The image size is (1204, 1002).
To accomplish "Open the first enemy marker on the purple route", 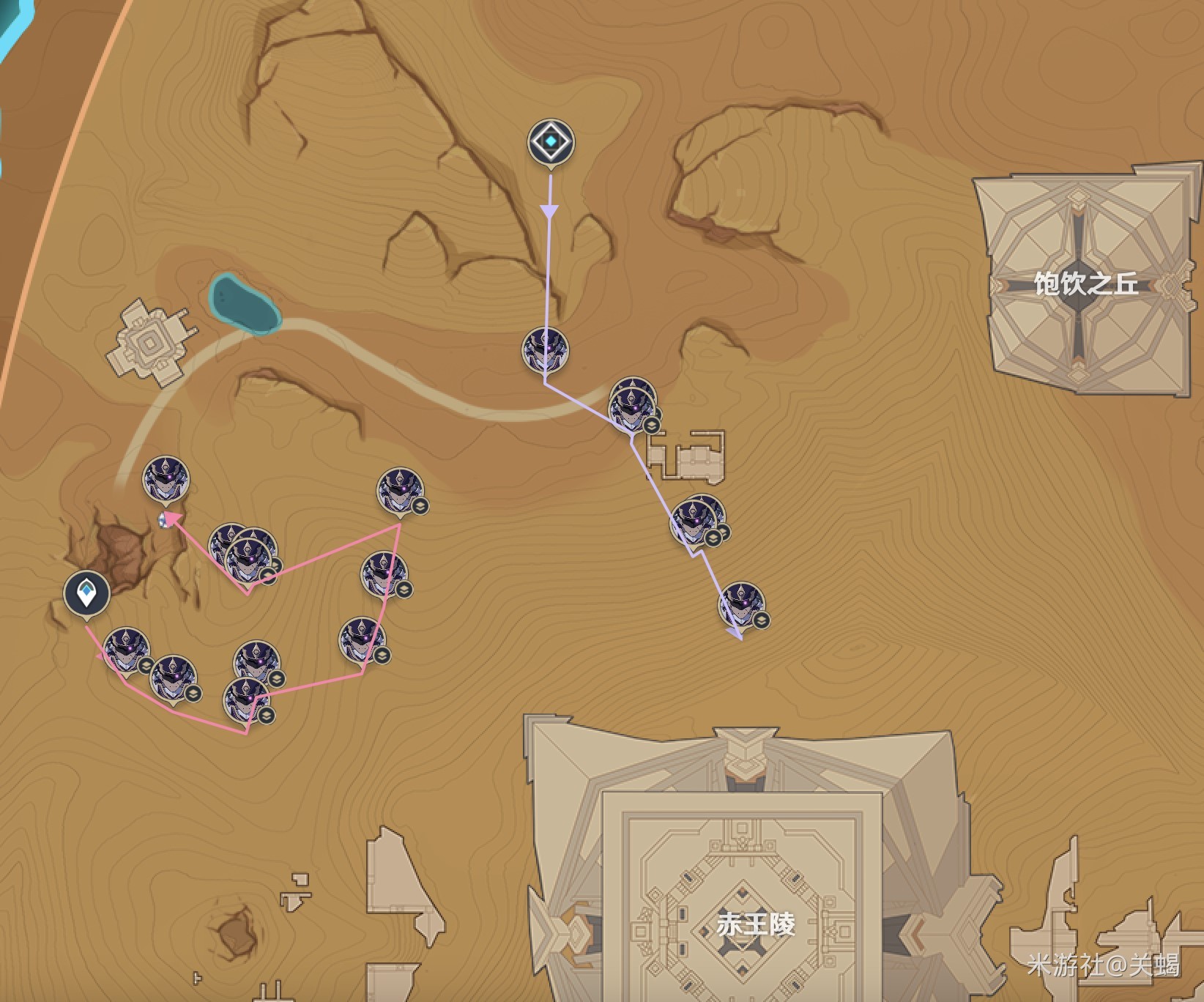I will point(545,349).
